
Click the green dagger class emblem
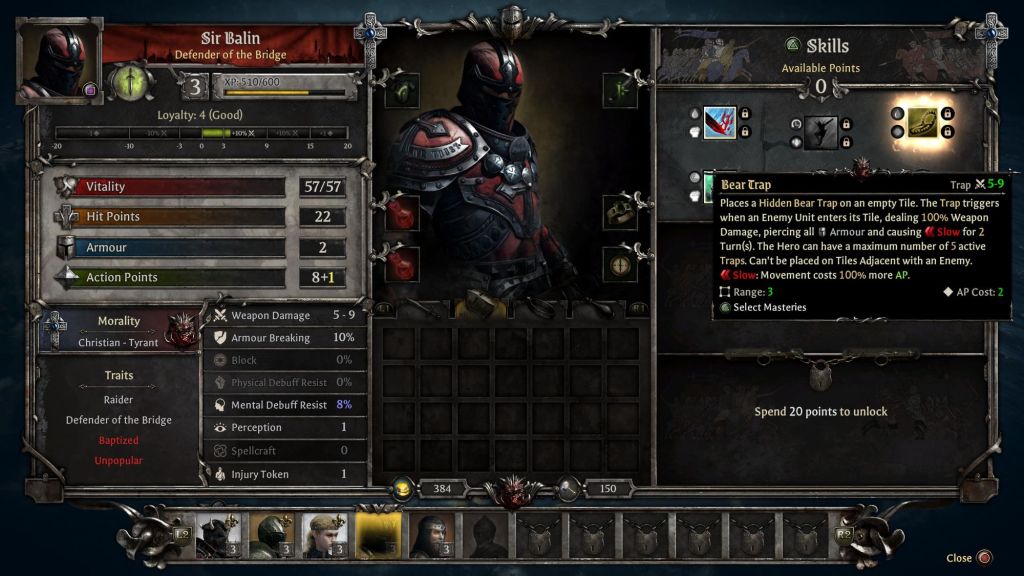click(x=130, y=82)
